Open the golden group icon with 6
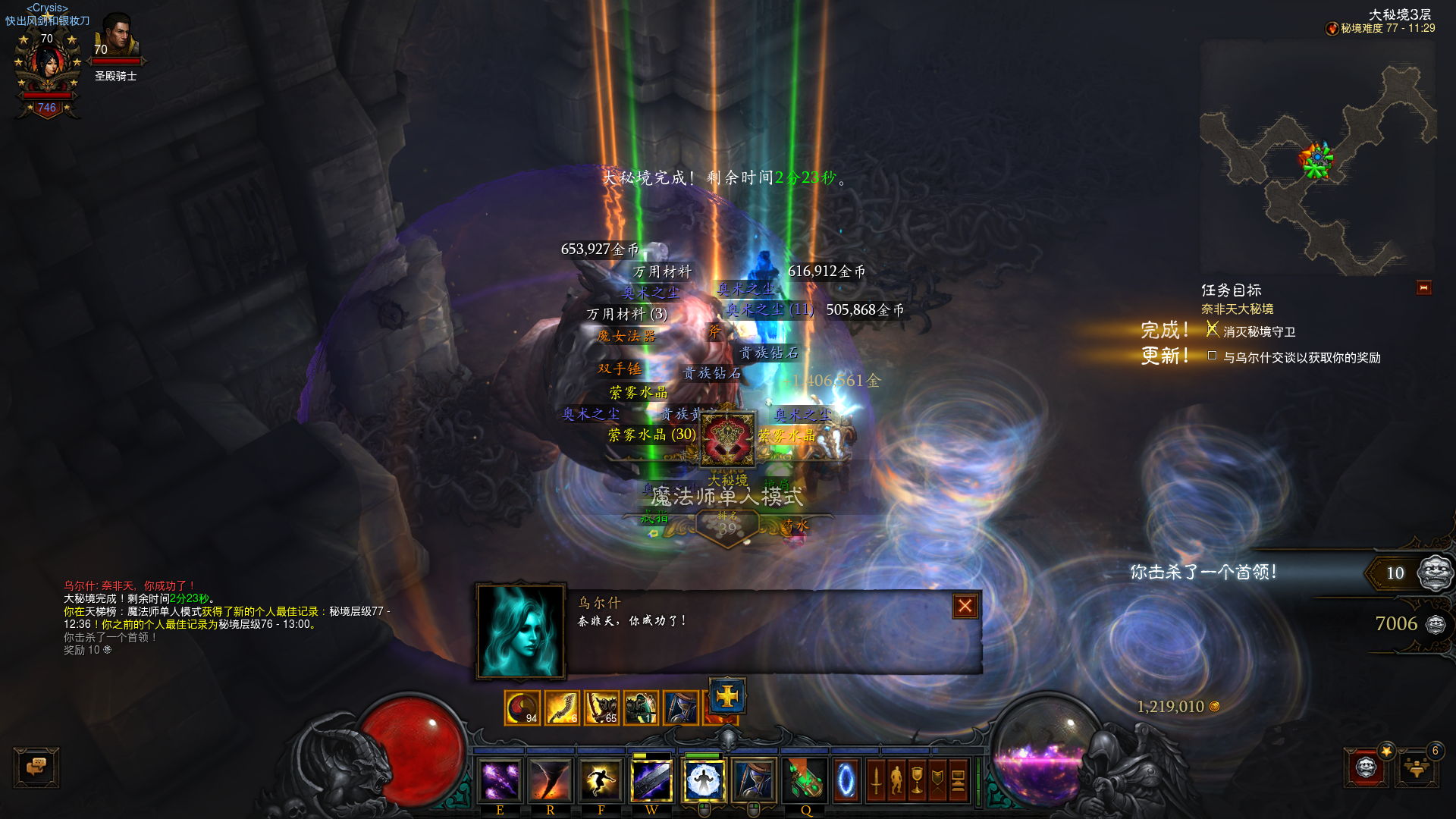The width and height of the screenshot is (1456, 819). coord(1417,767)
